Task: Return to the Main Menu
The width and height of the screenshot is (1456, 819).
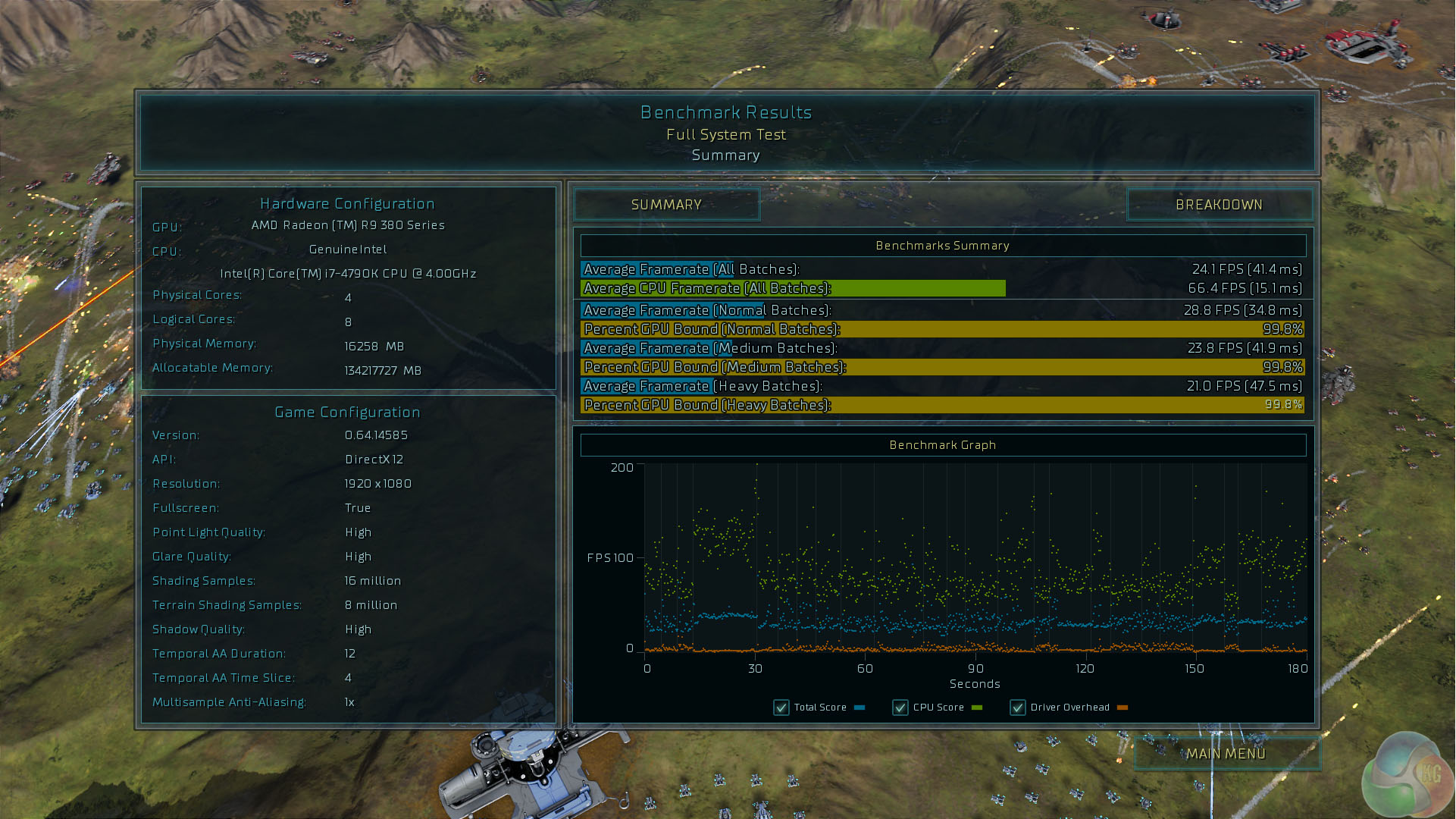Action: (x=1226, y=754)
